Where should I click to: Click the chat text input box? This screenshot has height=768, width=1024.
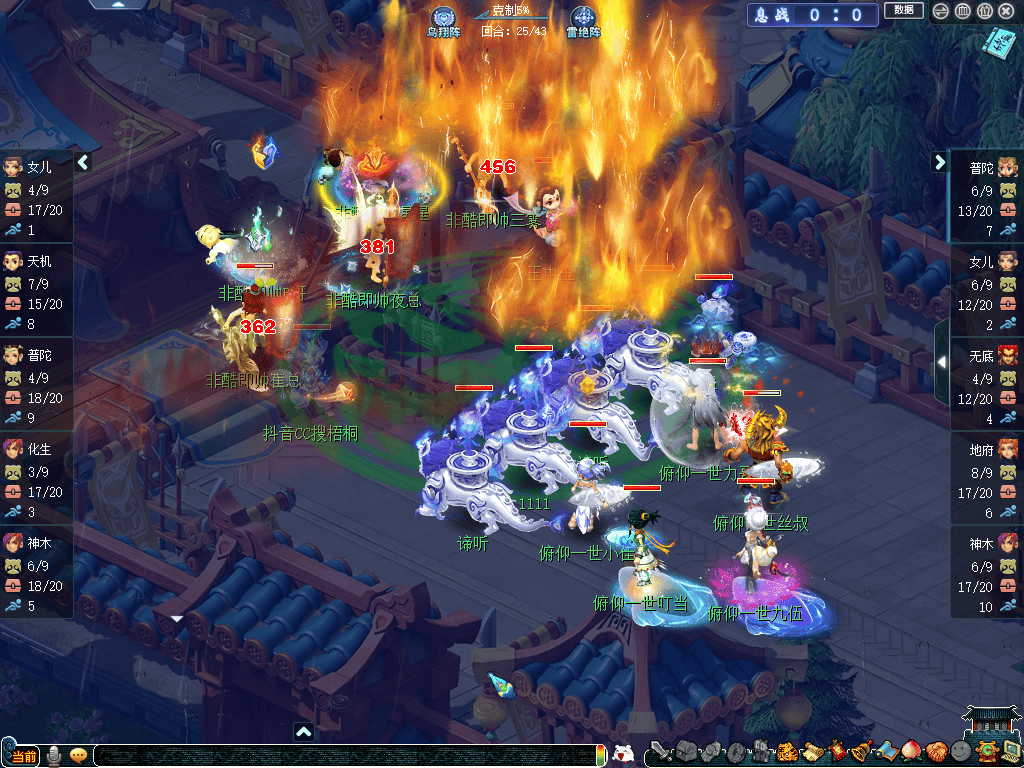click(340, 756)
